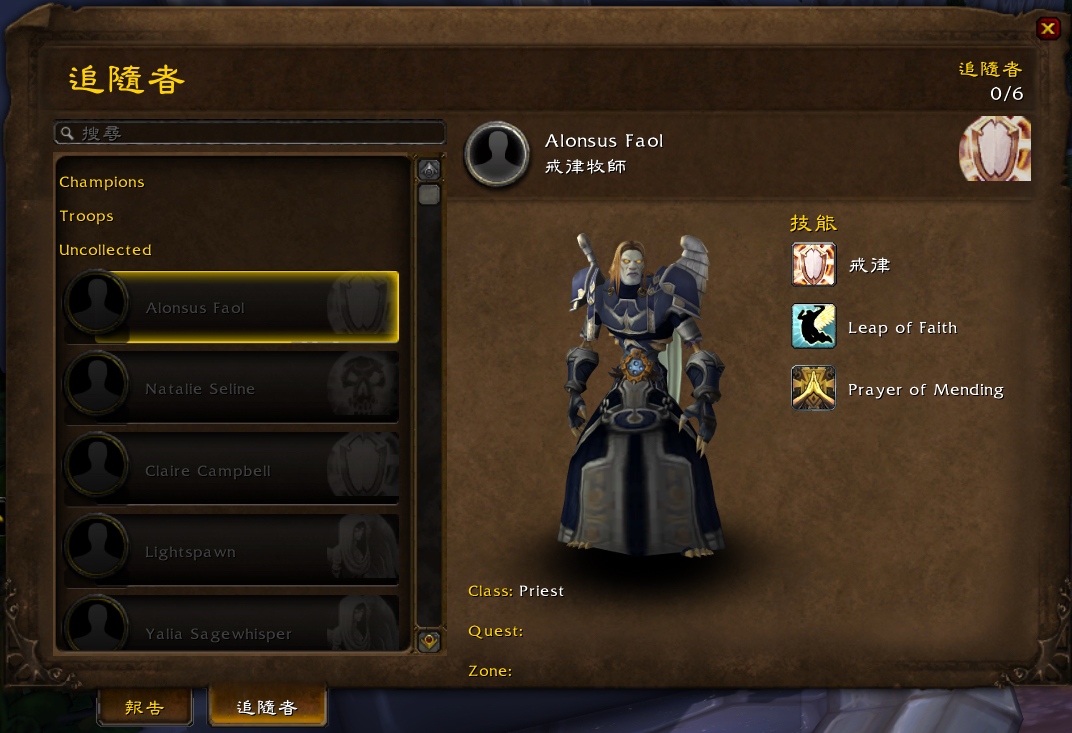Pick Lightspawn in the follower list
The height and width of the screenshot is (733, 1072).
click(x=231, y=551)
